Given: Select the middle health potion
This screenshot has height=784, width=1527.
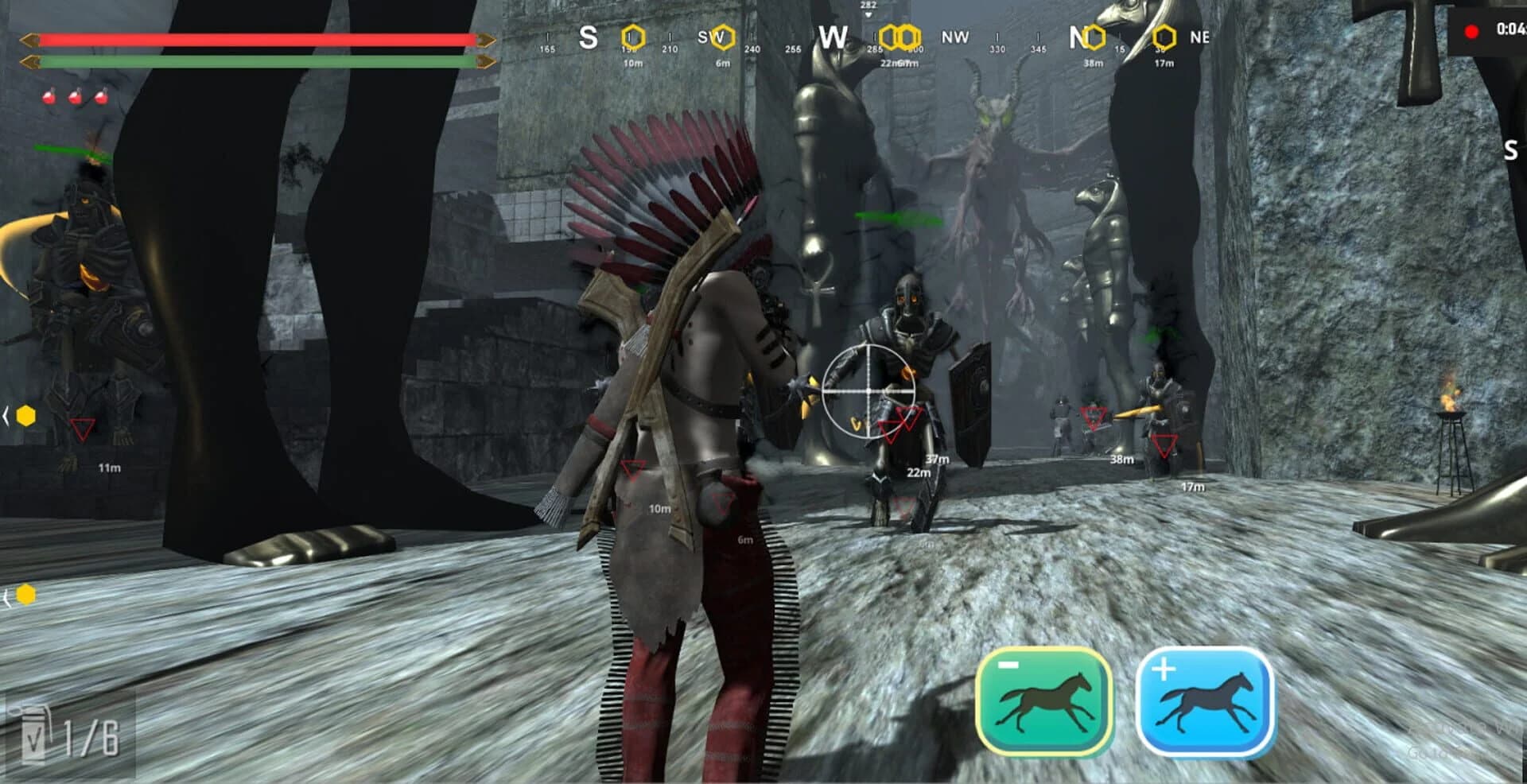Looking at the screenshot, I should coord(75,97).
